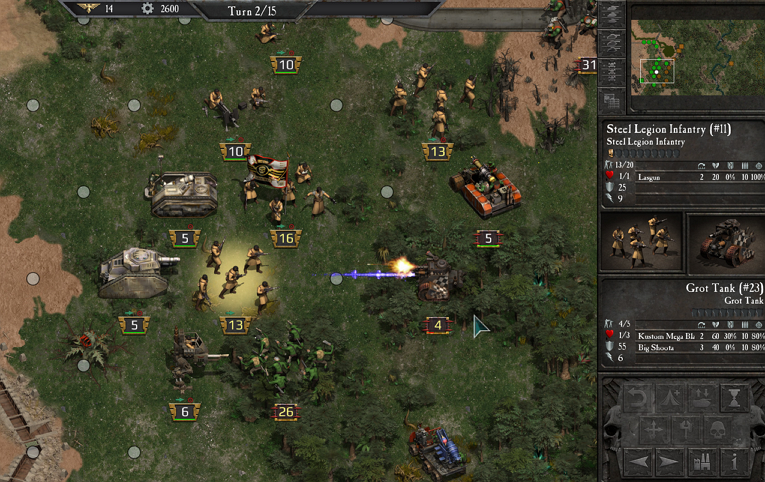765x482 pixels.
Task: Go to next unit with right arrow
Action: tap(670, 462)
